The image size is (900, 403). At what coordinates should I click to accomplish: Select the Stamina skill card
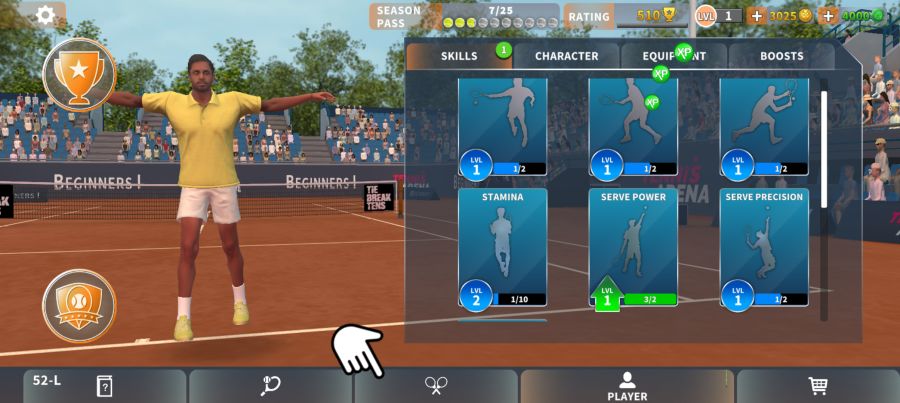[502, 247]
